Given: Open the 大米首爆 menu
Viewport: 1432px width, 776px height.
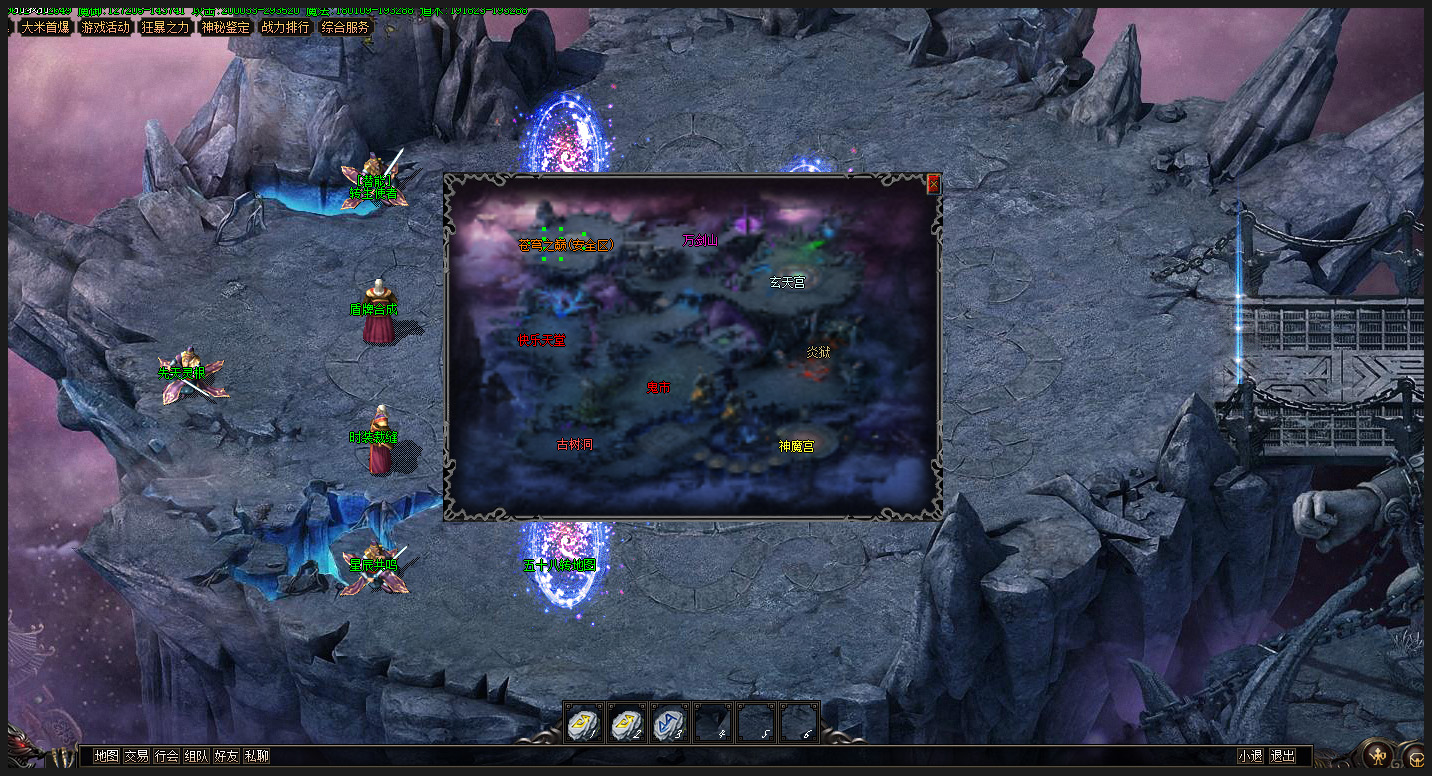Looking at the screenshot, I should pyautogui.click(x=45, y=27).
